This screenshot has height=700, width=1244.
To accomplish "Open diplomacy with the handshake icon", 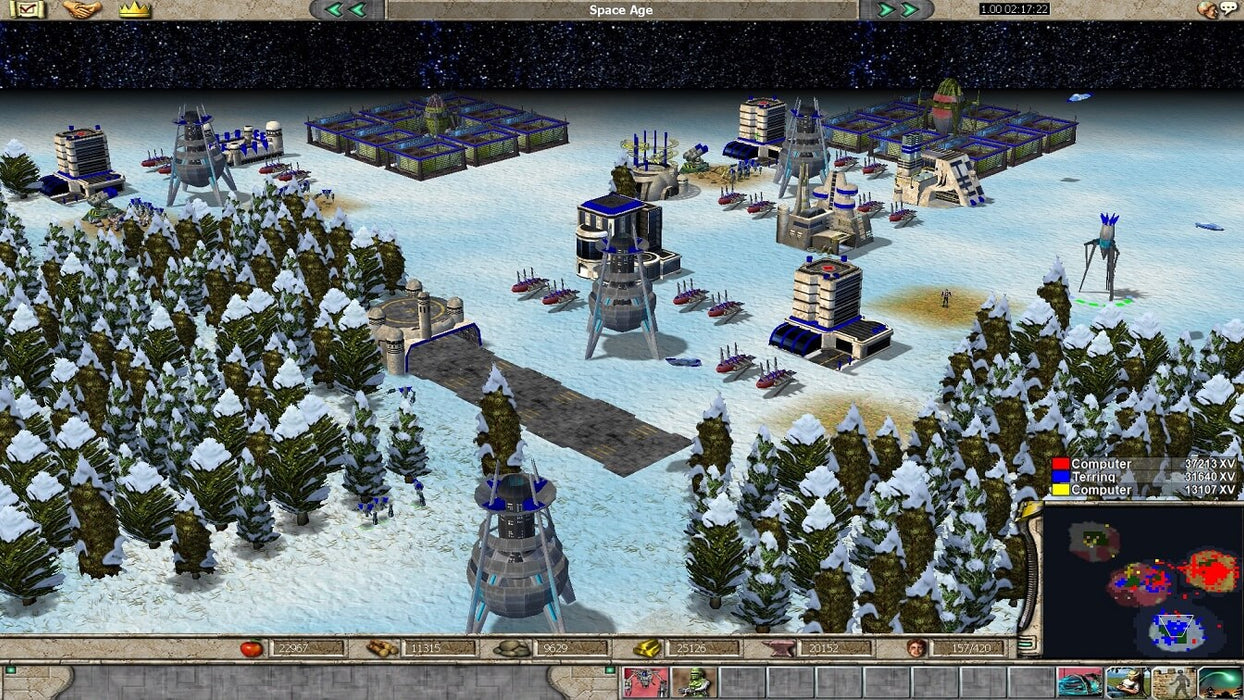I will pos(82,10).
